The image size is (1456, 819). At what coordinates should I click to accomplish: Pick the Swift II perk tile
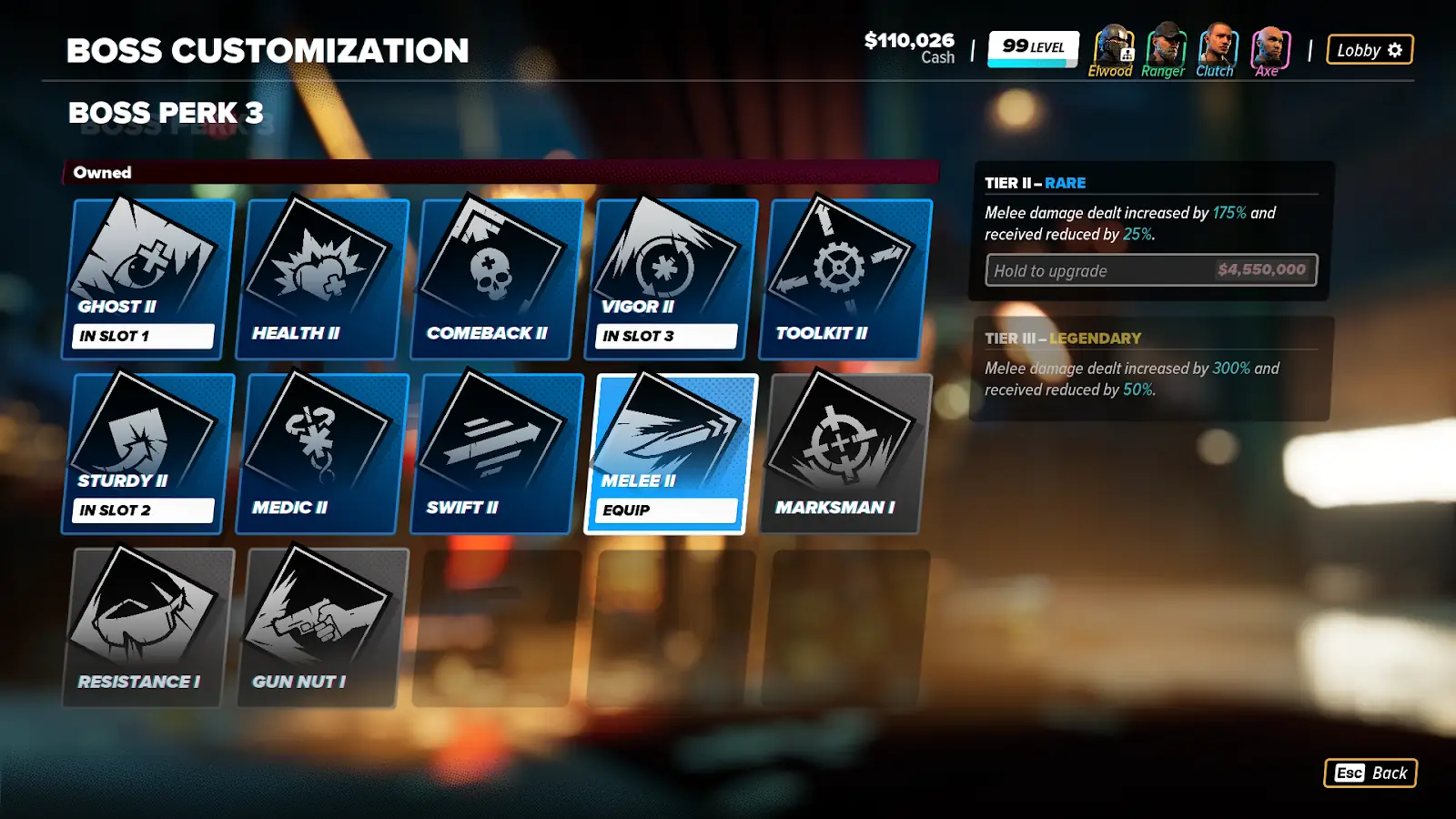tap(498, 452)
